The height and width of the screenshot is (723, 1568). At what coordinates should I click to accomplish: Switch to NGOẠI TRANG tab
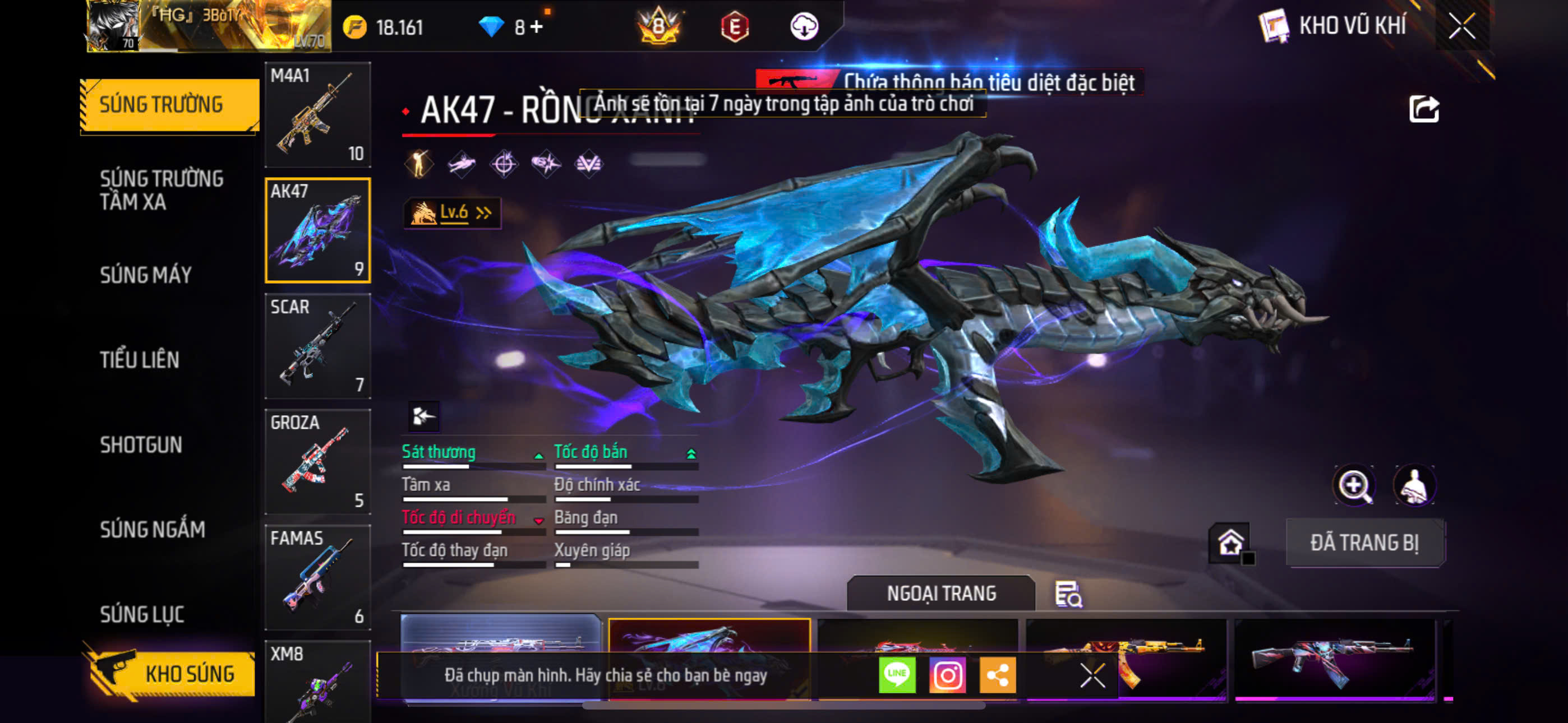click(940, 594)
